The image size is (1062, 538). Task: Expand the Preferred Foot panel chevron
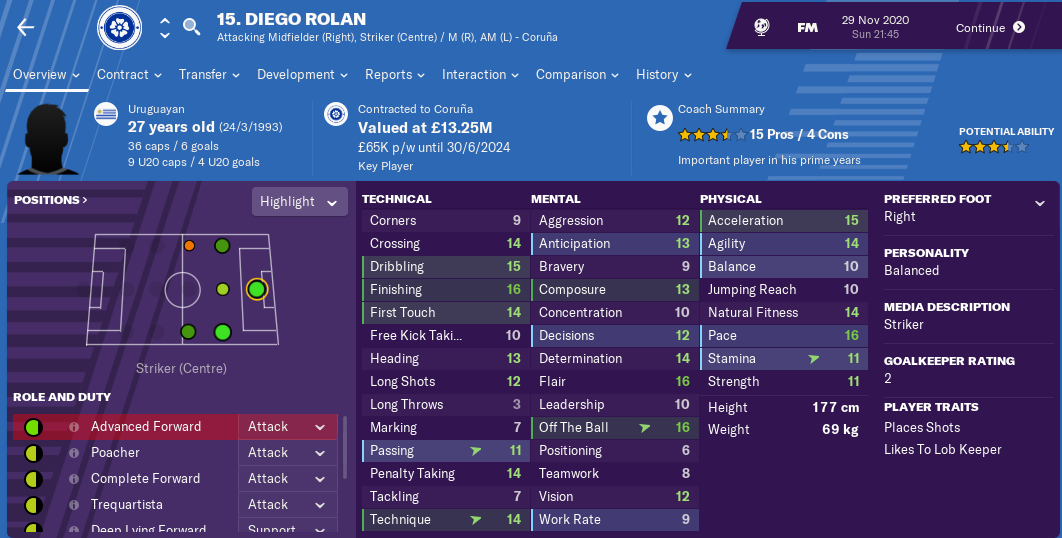(x=1040, y=203)
